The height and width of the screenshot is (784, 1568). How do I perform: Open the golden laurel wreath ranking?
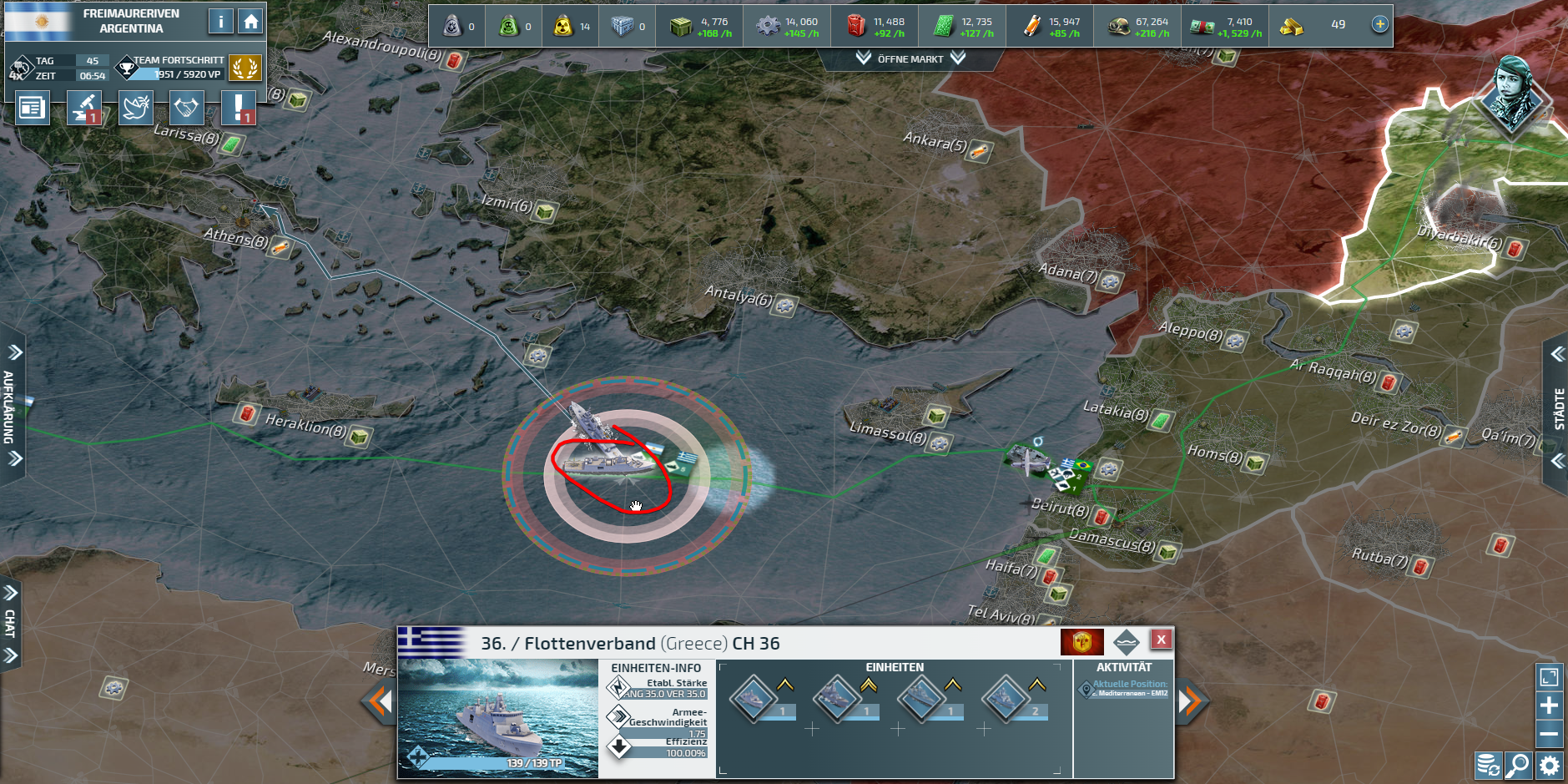point(245,68)
